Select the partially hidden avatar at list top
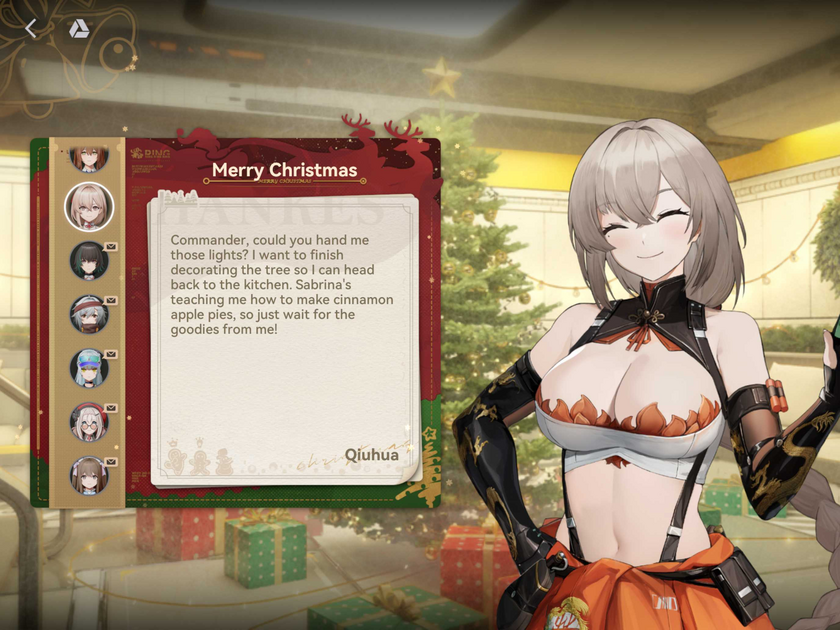The image size is (840, 630). [89, 157]
